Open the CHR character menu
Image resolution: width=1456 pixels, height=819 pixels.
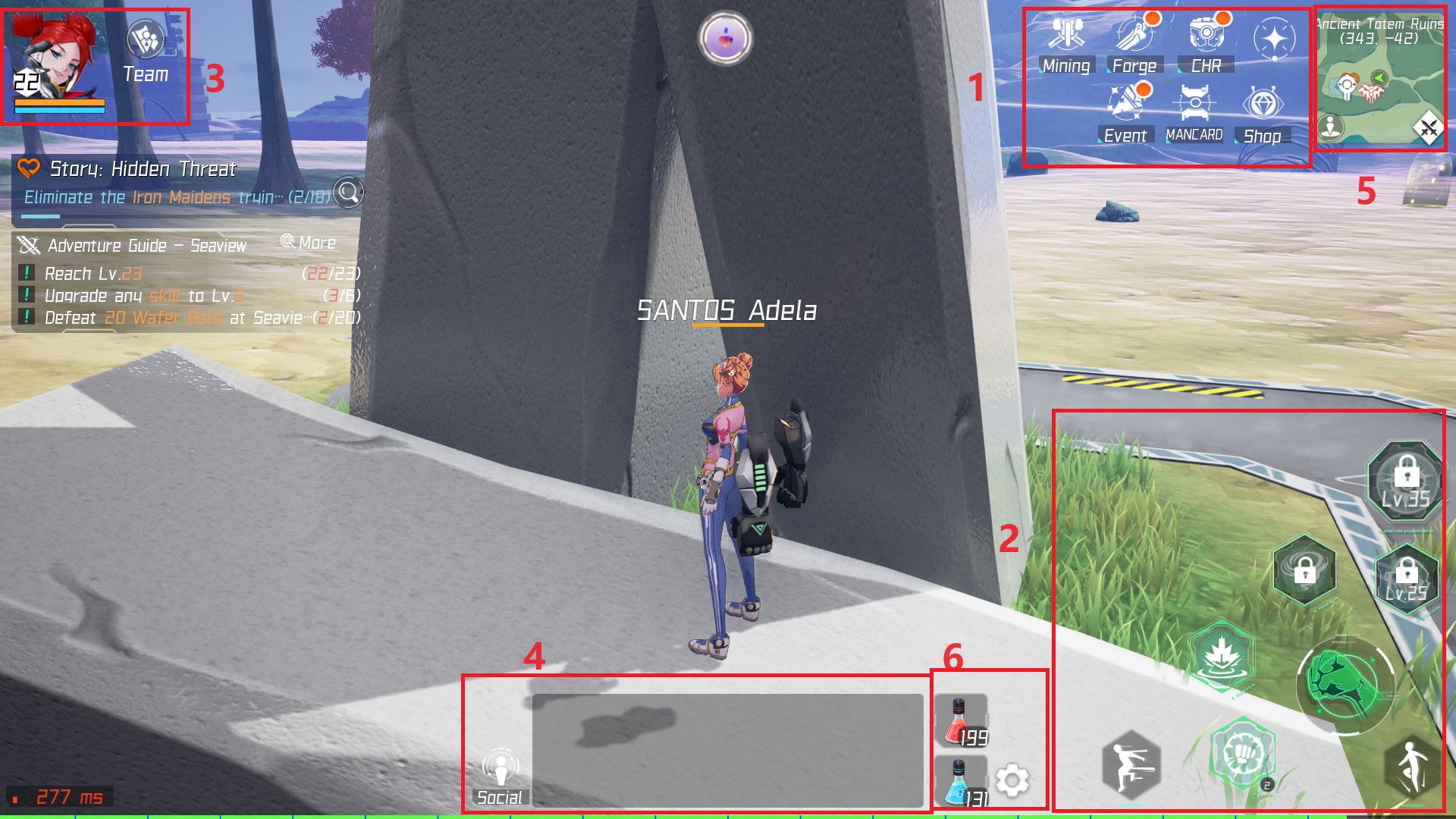click(1205, 34)
